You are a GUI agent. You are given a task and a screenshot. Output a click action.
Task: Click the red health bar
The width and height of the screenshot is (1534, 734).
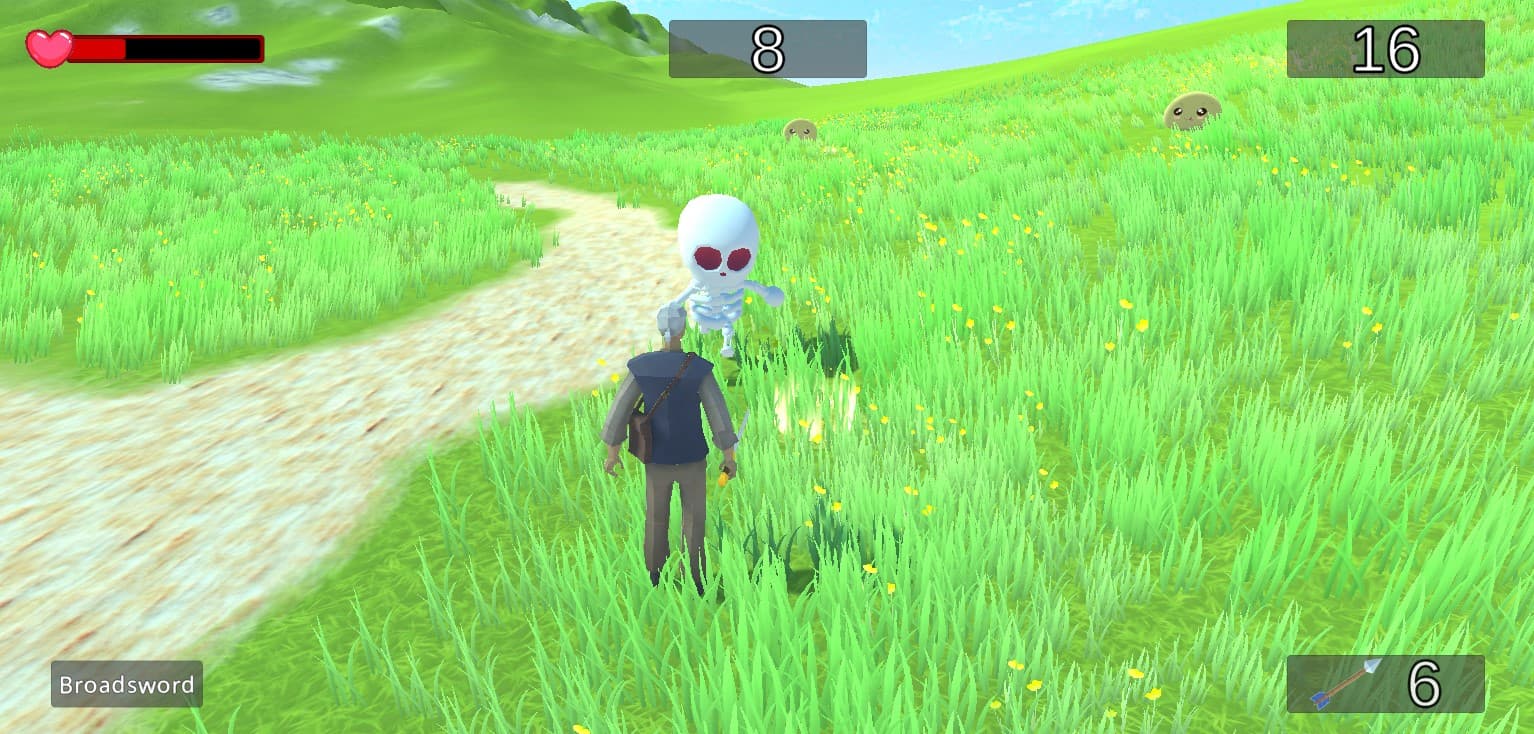point(100,46)
